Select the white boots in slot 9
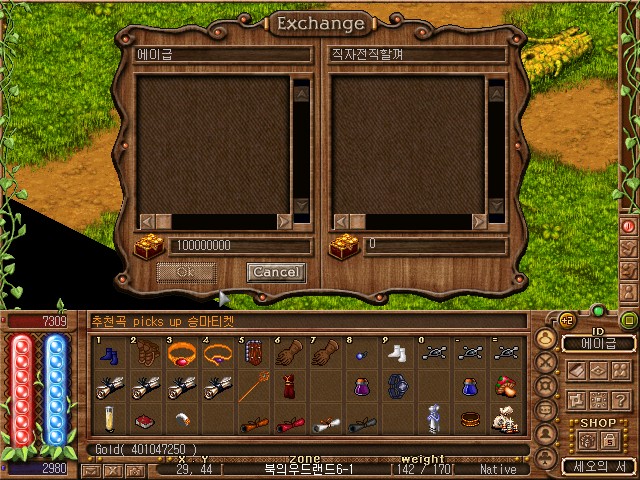 (398, 355)
